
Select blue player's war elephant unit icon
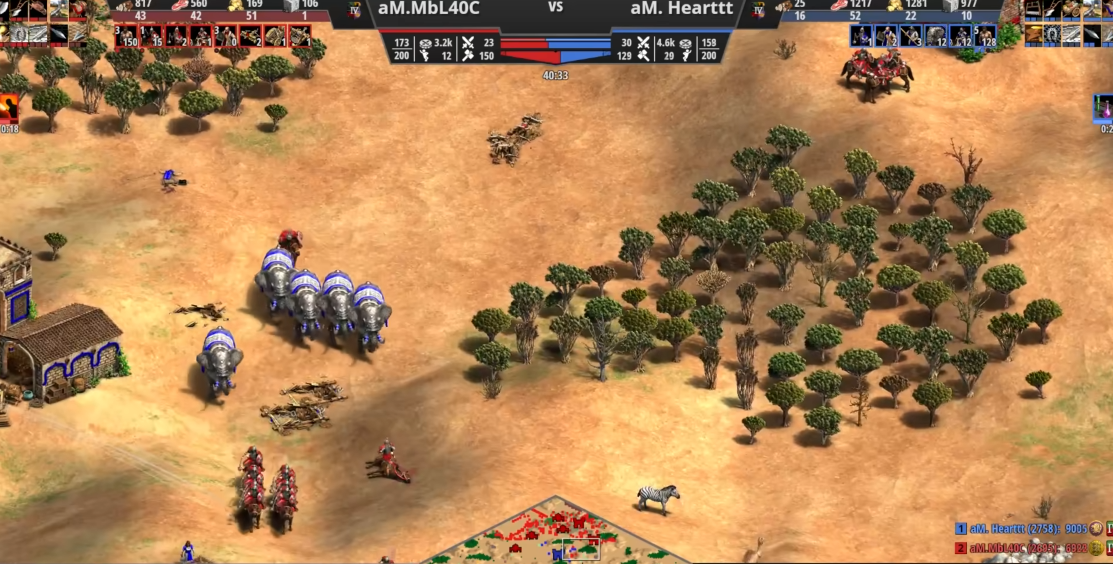tap(936, 36)
